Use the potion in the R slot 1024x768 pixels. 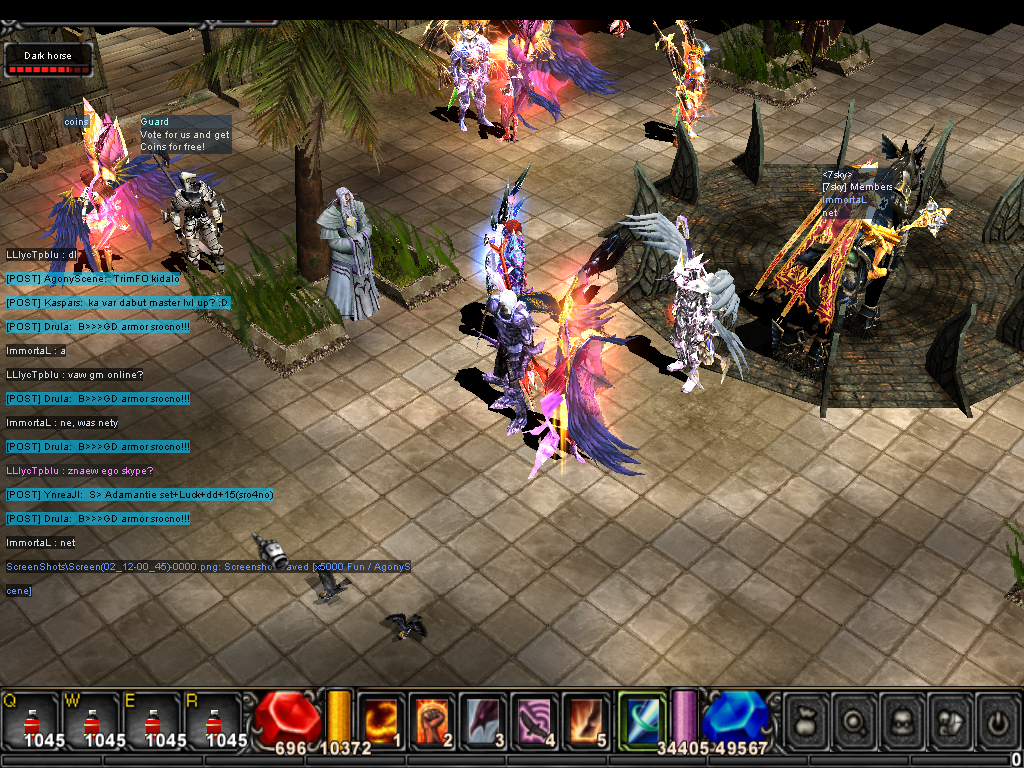(x=213, y=720)
